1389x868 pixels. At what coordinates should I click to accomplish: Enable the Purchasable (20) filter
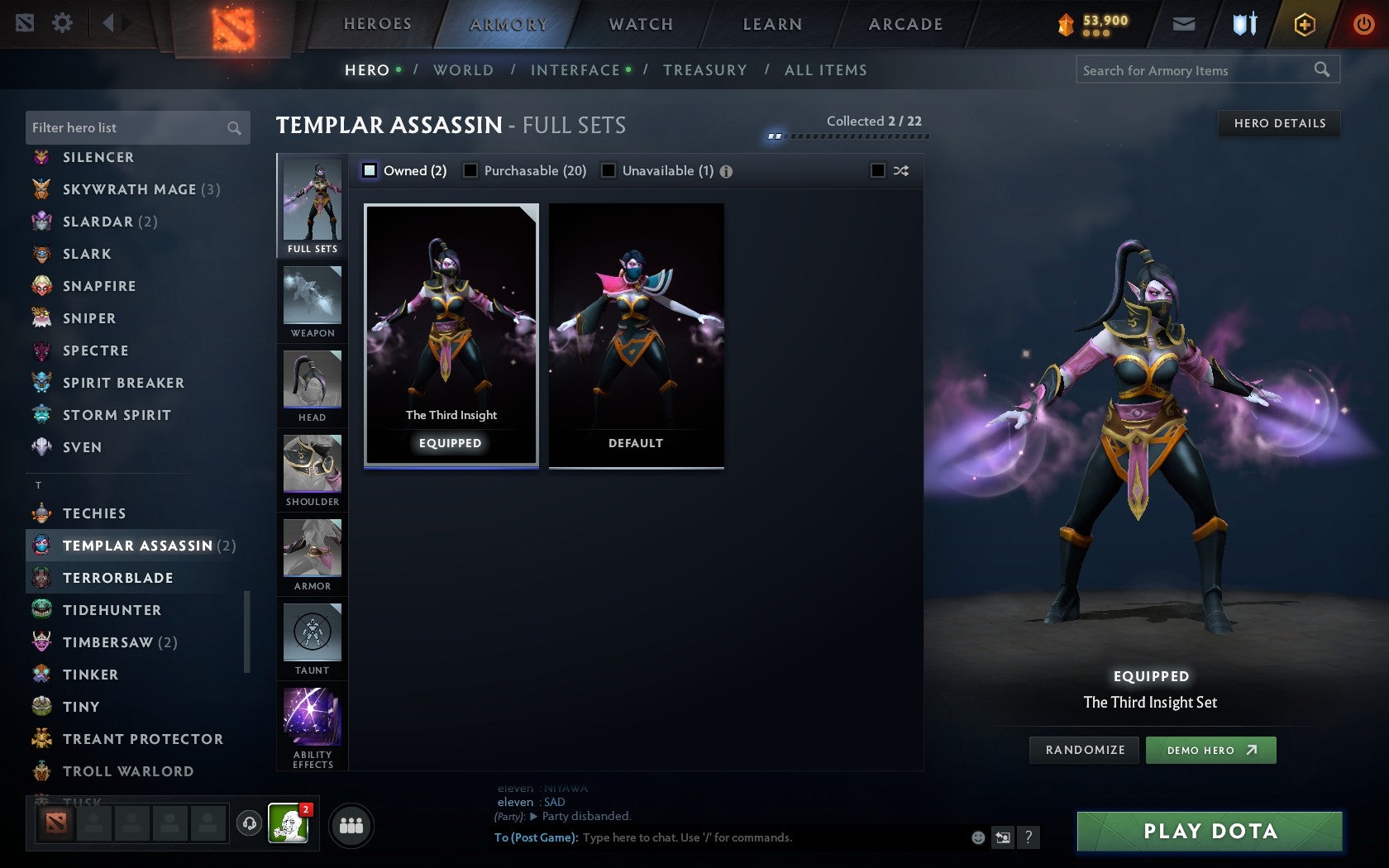[471, 170]
